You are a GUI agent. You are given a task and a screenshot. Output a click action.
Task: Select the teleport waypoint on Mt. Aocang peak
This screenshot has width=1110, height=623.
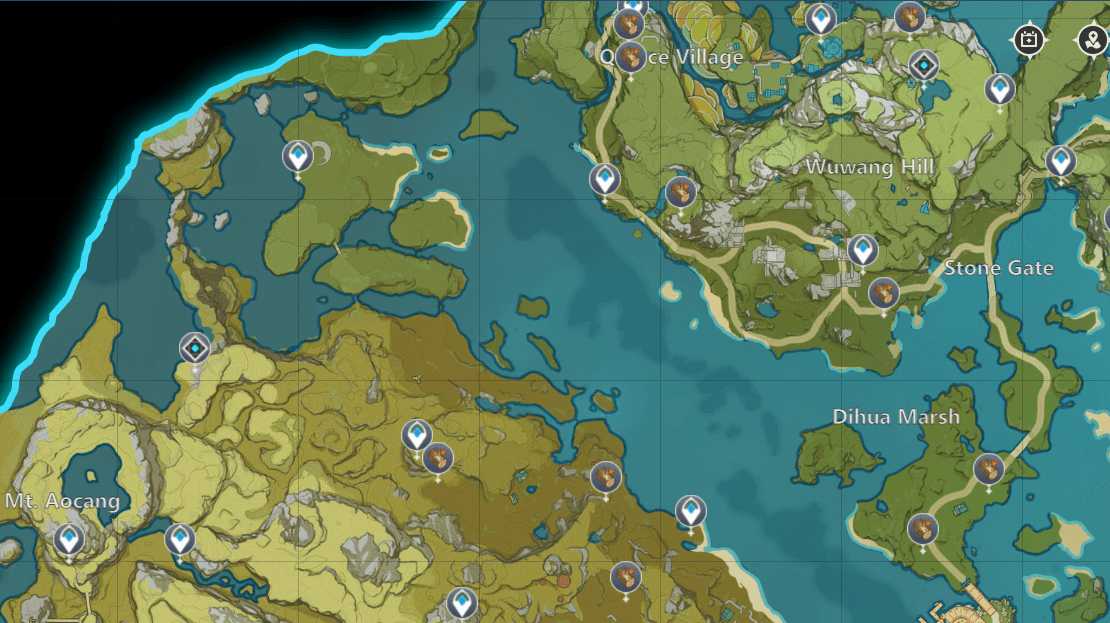pyautogui.click(x=69, y=540)
